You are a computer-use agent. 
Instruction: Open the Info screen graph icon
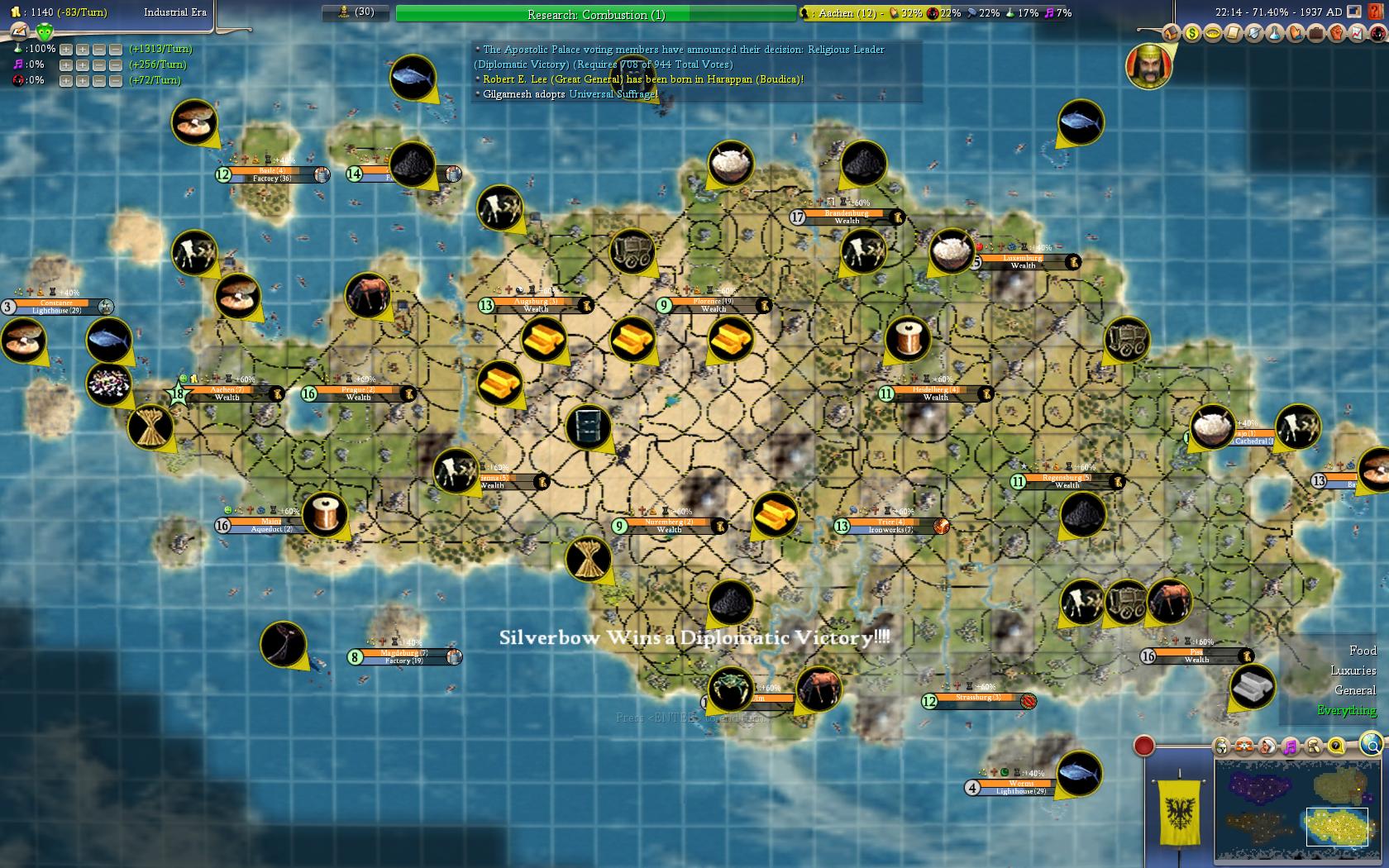pyautogui.click(x=1357, y=33)
